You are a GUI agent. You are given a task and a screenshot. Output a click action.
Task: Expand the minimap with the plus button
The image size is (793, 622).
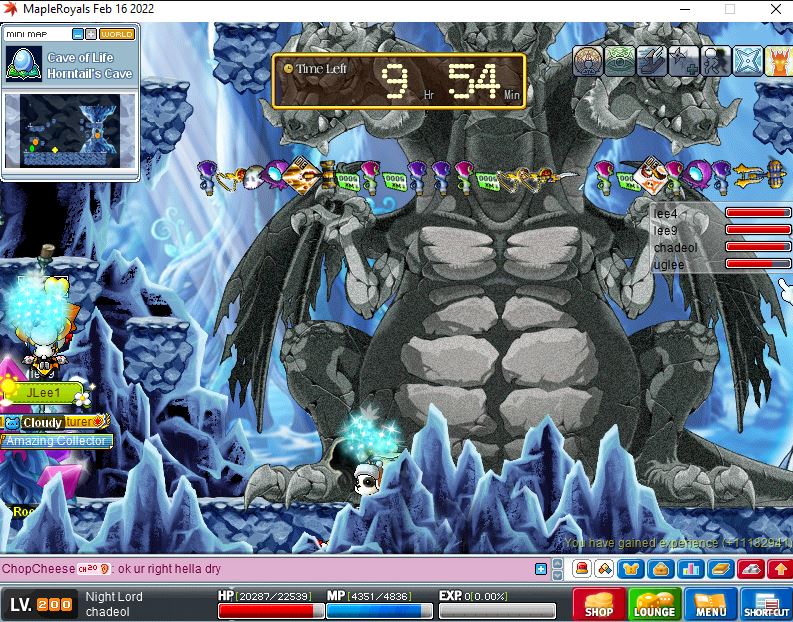pos(91,34)
